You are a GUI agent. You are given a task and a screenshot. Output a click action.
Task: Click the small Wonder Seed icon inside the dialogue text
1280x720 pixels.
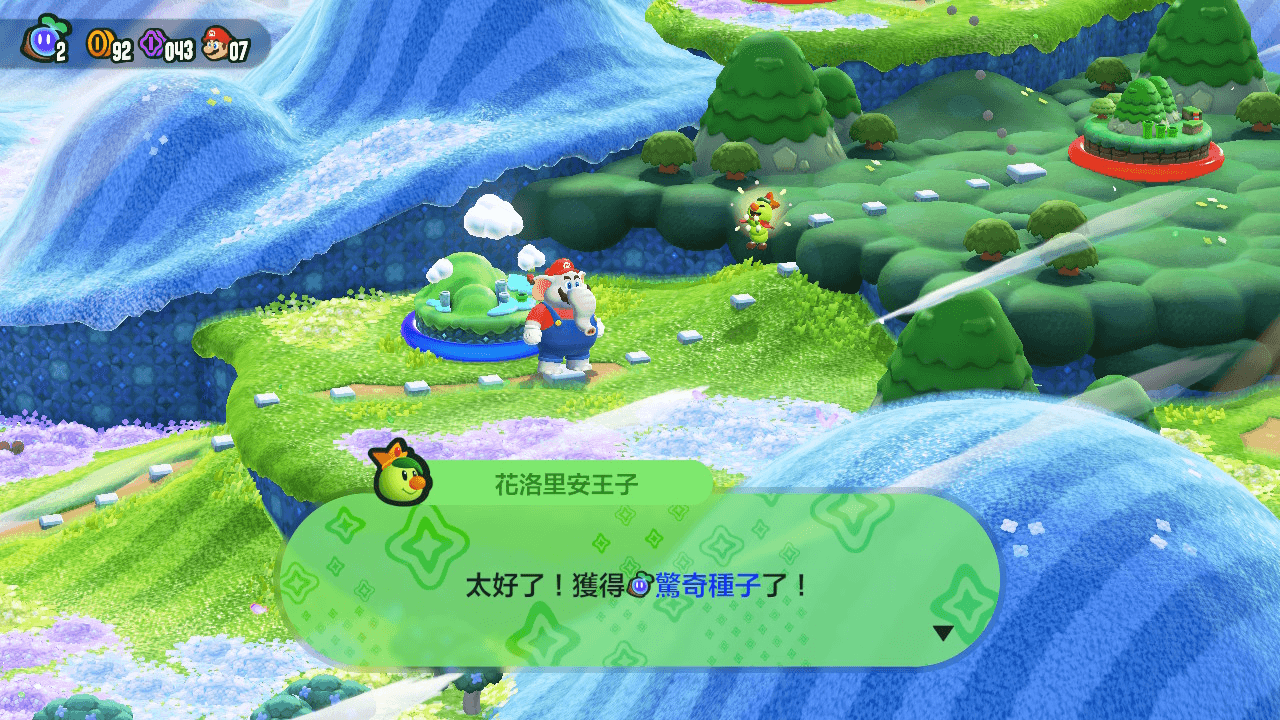pos(637,583)
